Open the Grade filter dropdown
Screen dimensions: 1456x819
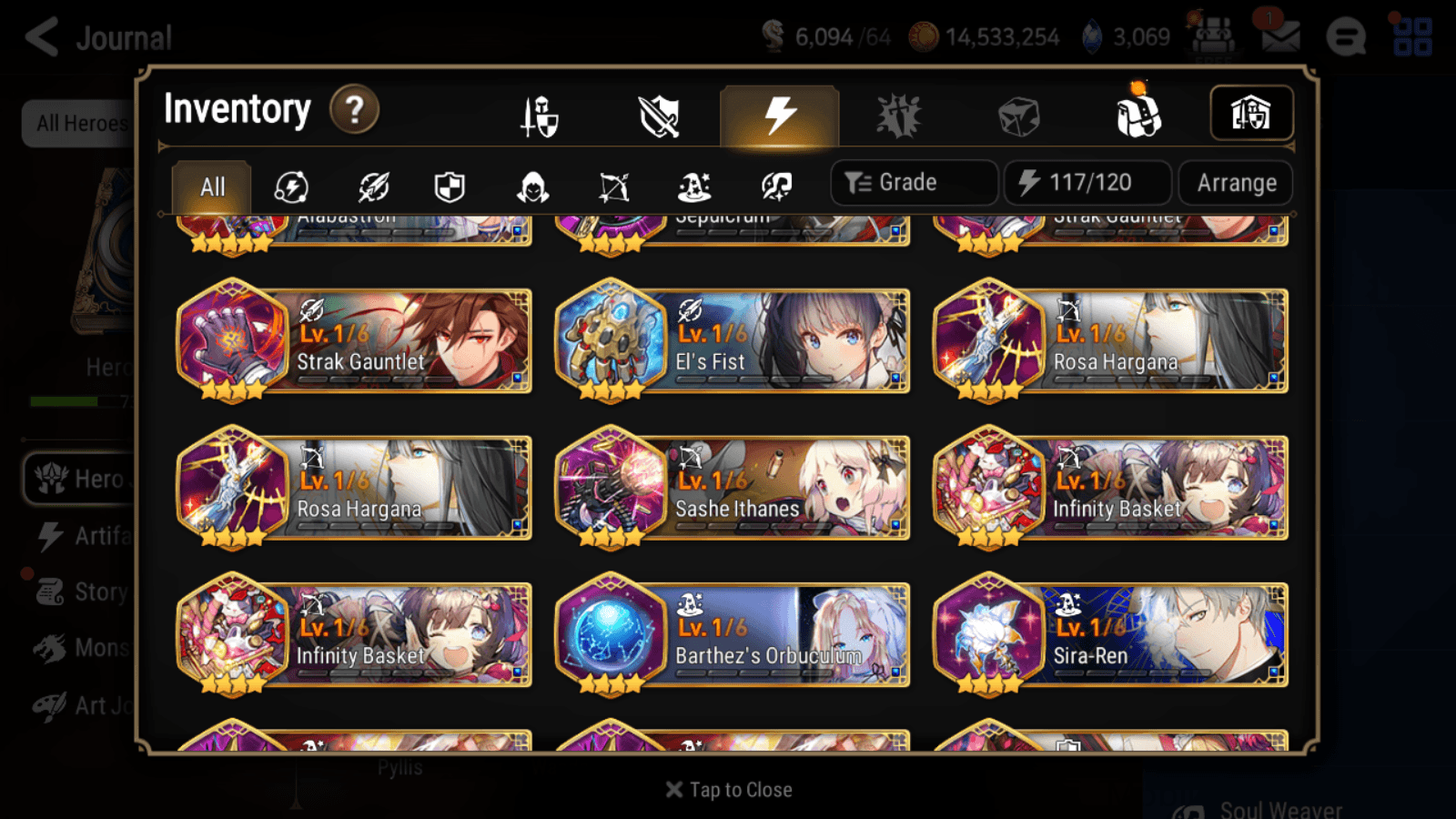(x=913, y=182)
